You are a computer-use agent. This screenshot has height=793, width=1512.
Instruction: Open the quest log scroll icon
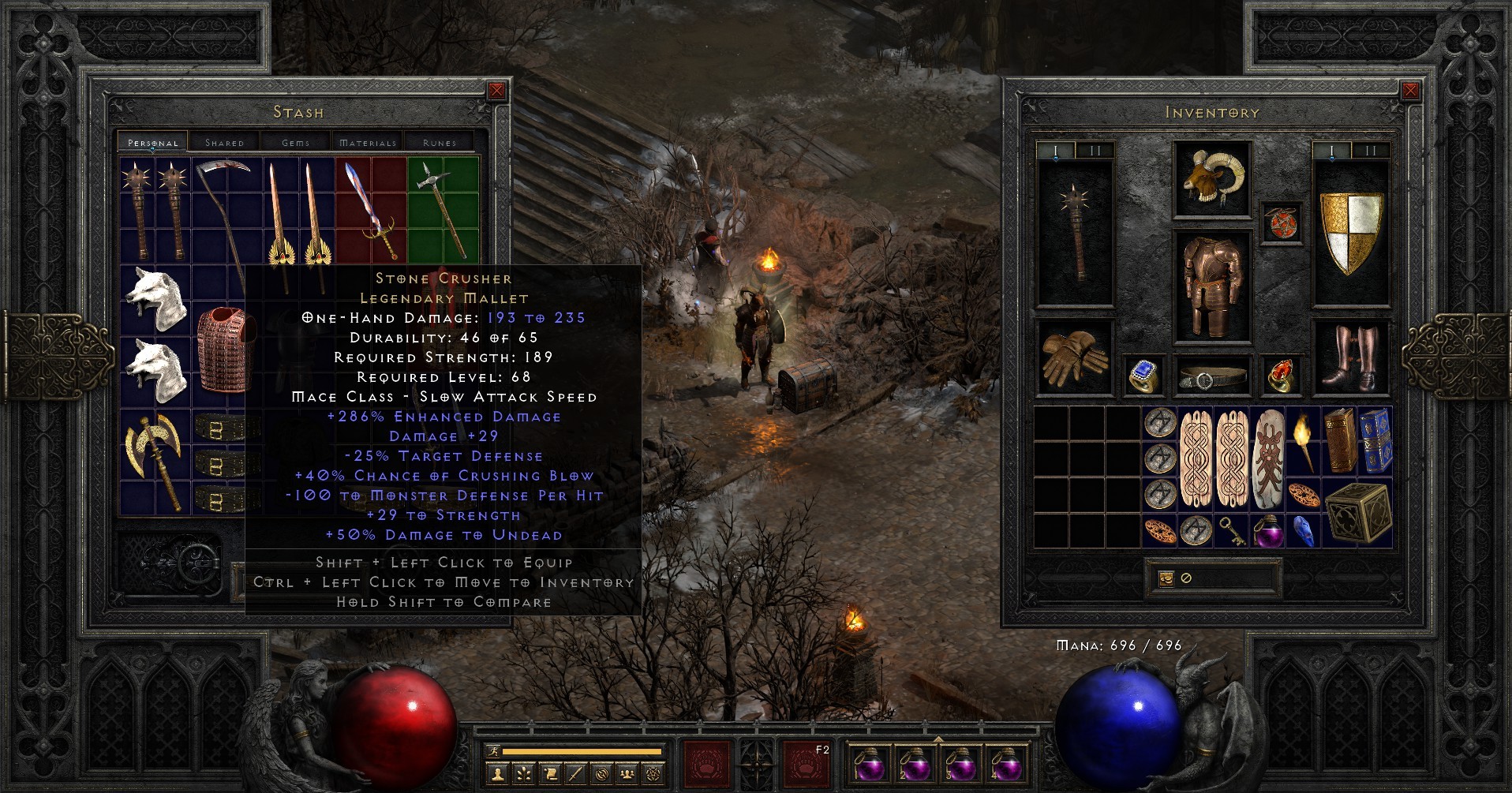(550, 775)
